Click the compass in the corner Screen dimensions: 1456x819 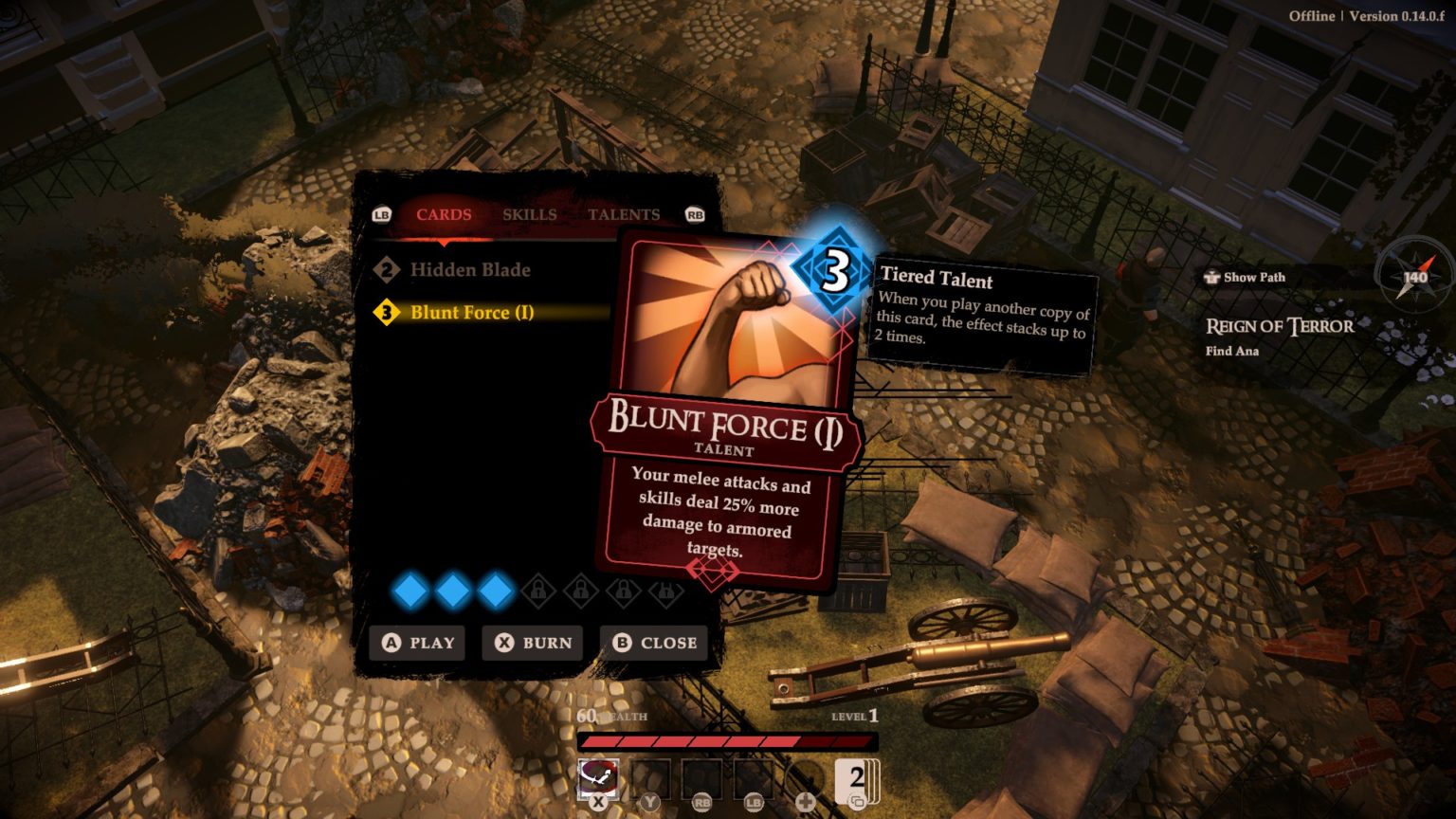(x=1414, y=277)
